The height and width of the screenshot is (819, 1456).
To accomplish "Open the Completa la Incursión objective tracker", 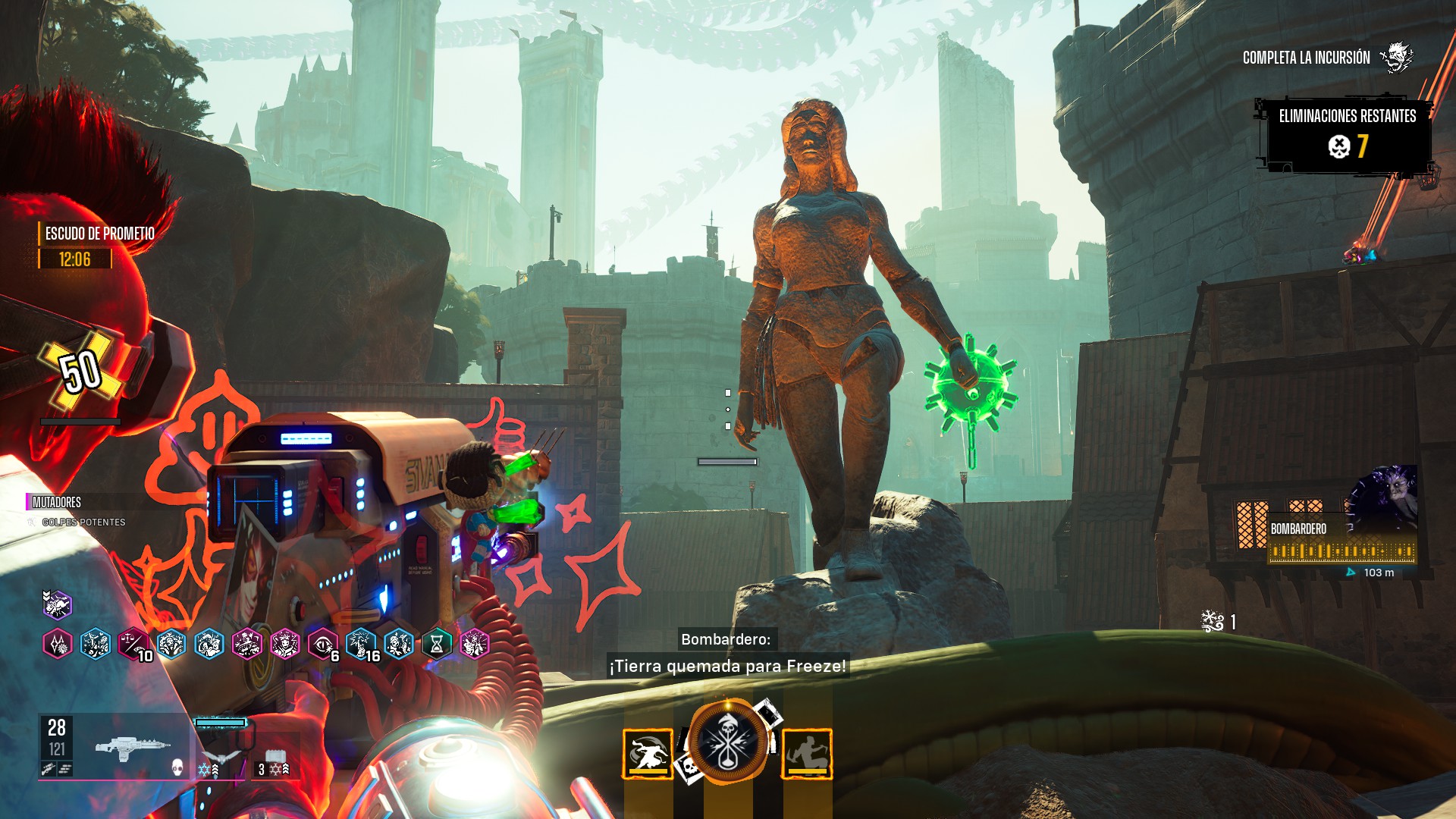I will click(1306, 58).
